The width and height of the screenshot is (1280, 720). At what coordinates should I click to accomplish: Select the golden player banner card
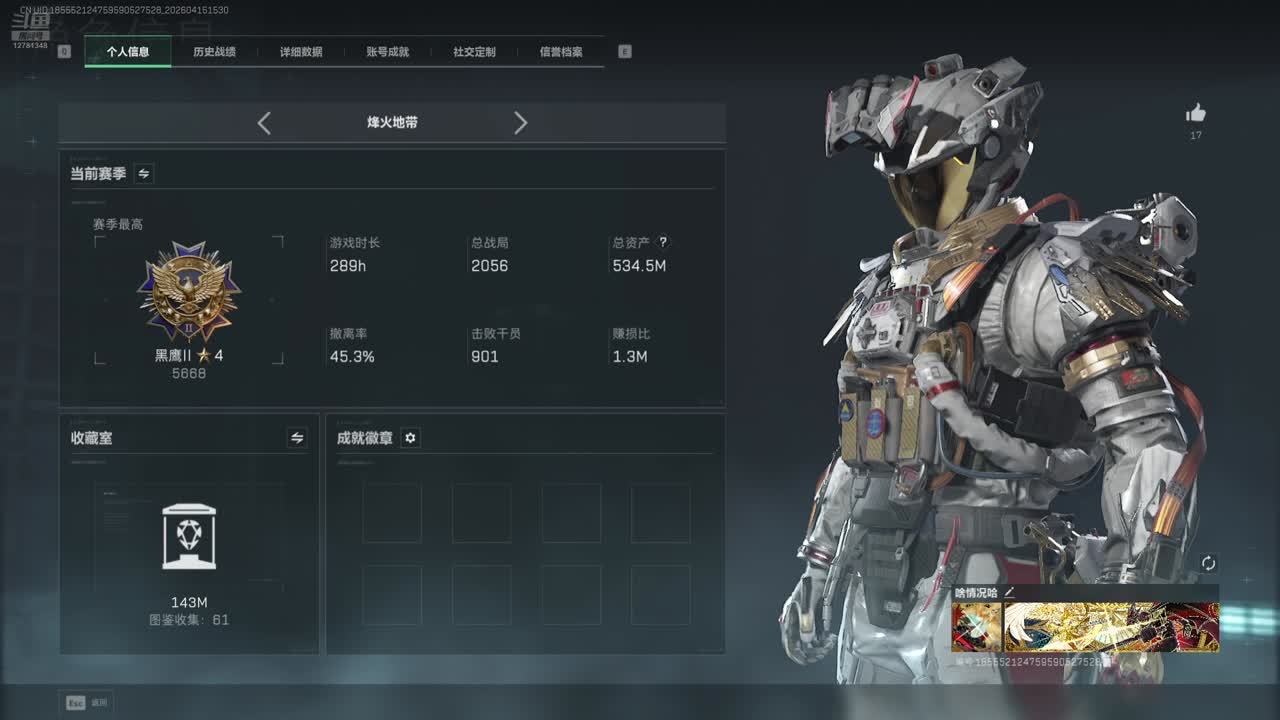[1111, 627]
